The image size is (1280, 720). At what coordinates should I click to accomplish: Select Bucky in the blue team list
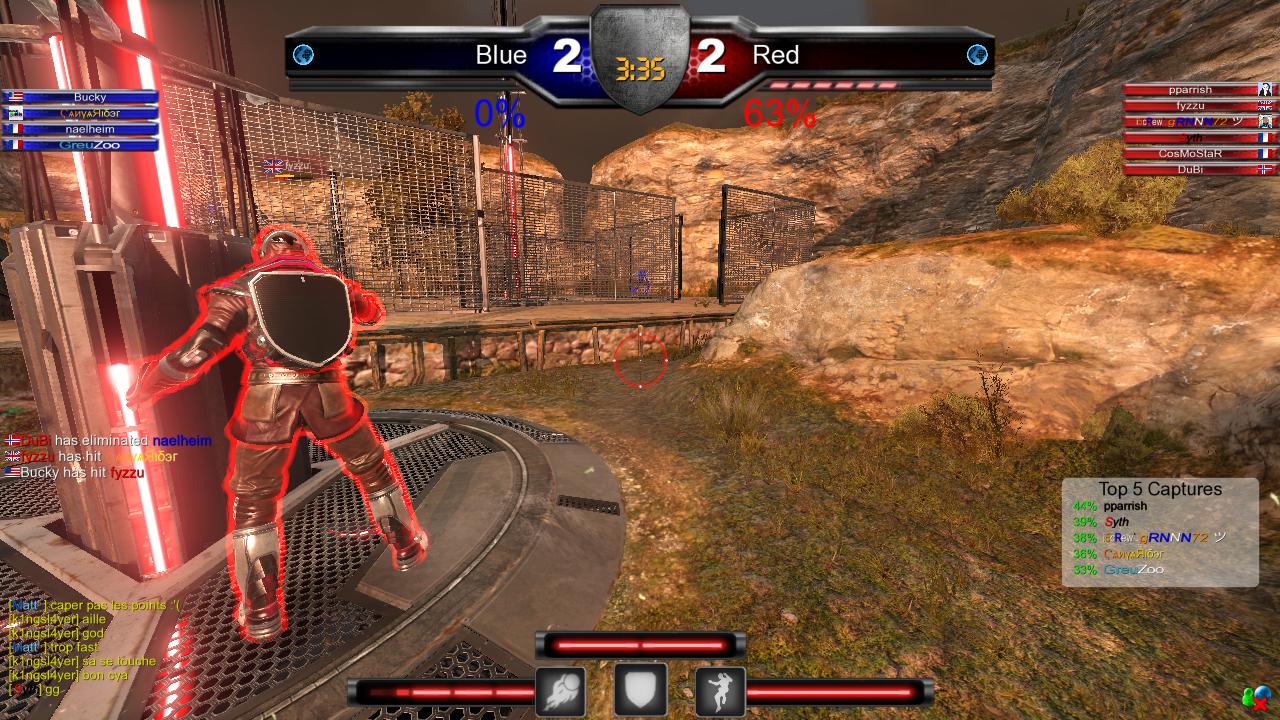pyautogui.click(x=90, y=98)
